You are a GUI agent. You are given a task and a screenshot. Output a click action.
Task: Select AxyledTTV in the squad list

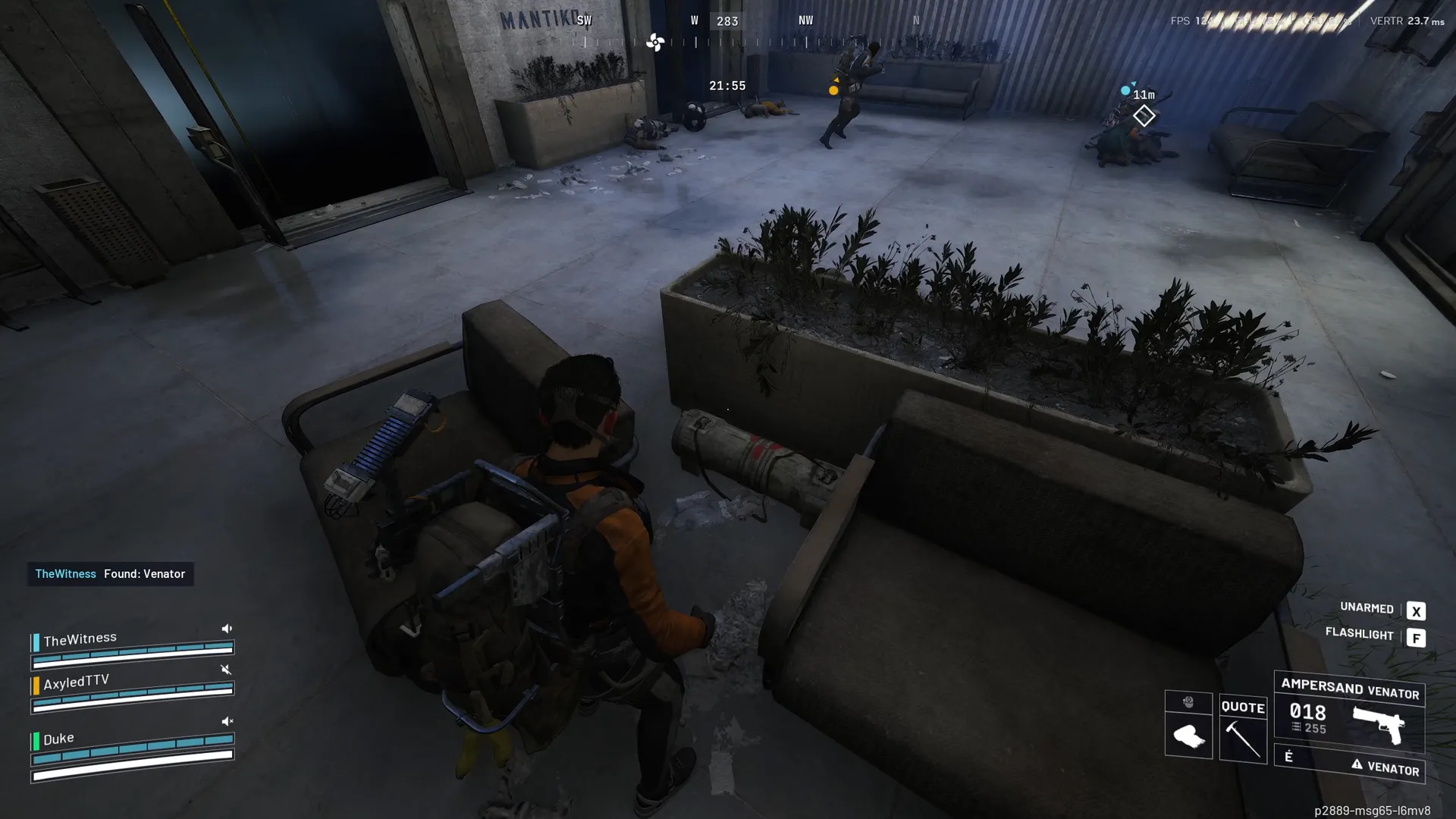coord(76,682)
